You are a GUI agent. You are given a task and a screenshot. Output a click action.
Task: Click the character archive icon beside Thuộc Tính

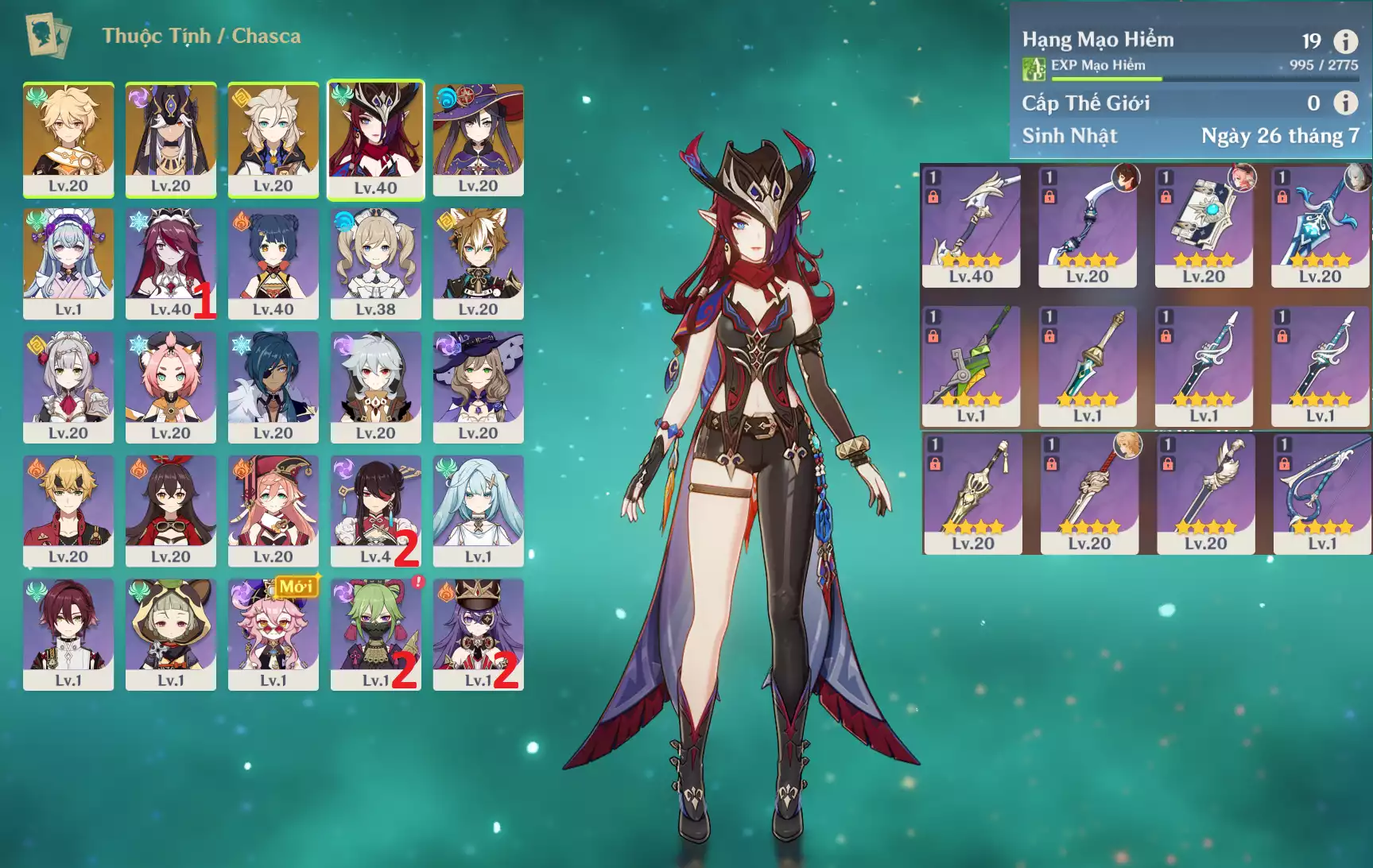coord(48,36)
